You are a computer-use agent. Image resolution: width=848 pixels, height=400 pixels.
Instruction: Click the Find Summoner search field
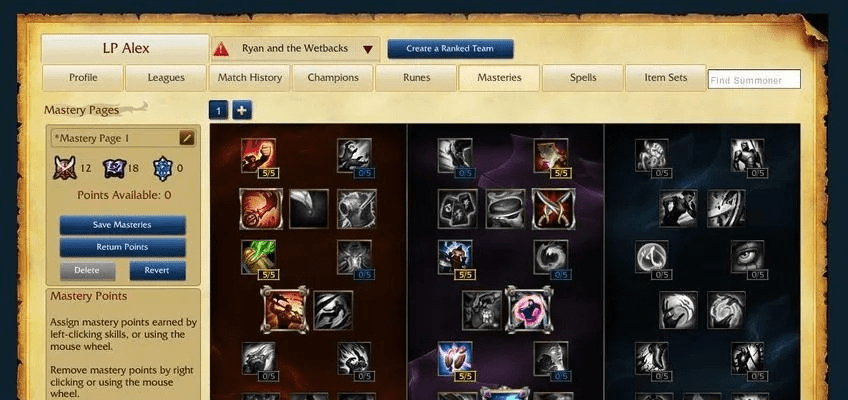754,80
